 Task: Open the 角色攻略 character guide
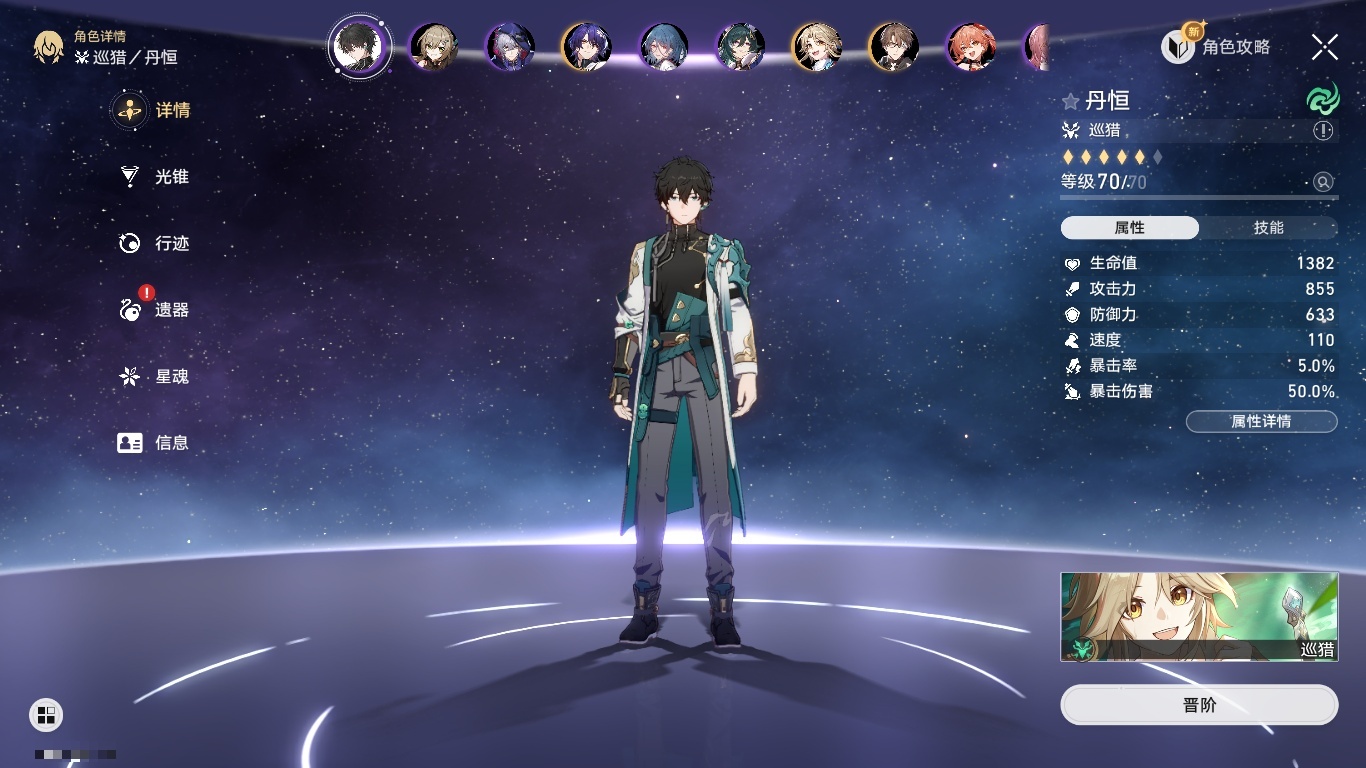[1215, 47]
